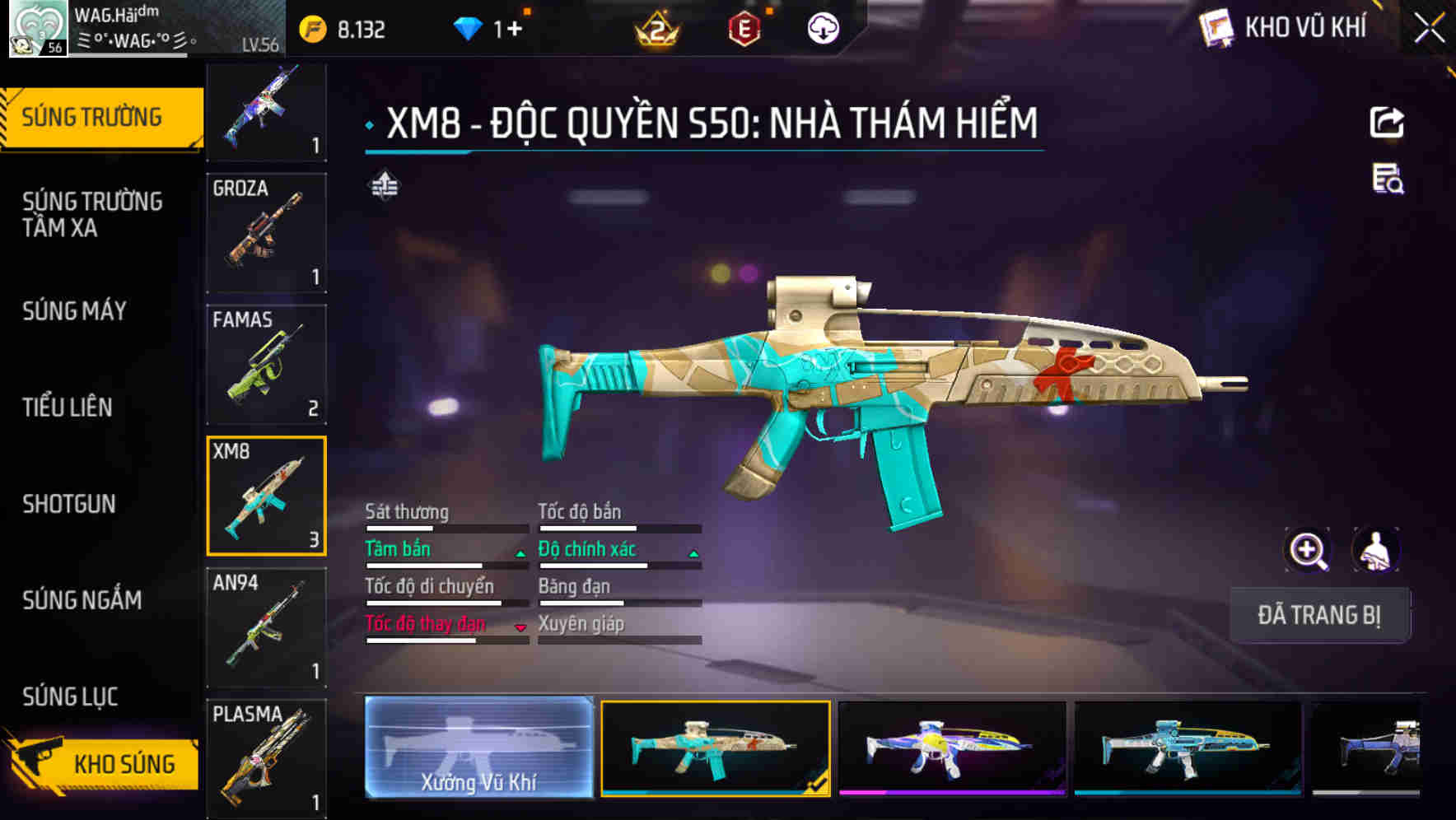Expand the Tầm bắn stat arrow
1456x820 pixels.
pyautogui.click(x=519, y=553)
